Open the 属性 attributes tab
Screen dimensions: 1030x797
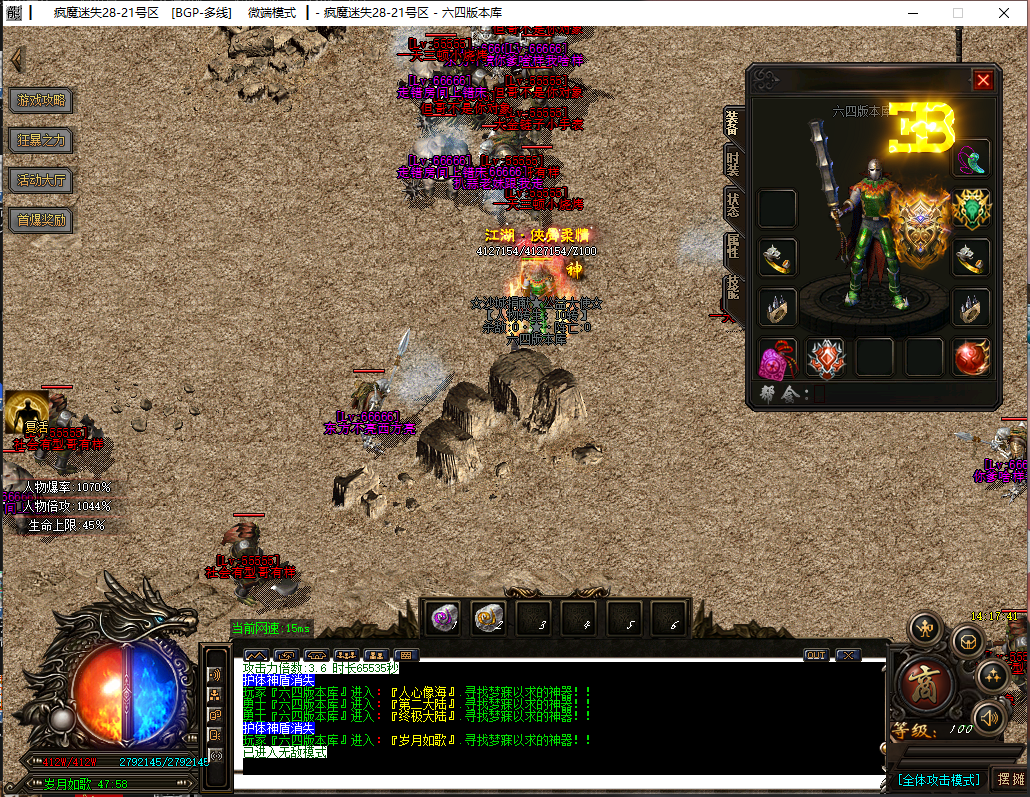tap(733, 248)
